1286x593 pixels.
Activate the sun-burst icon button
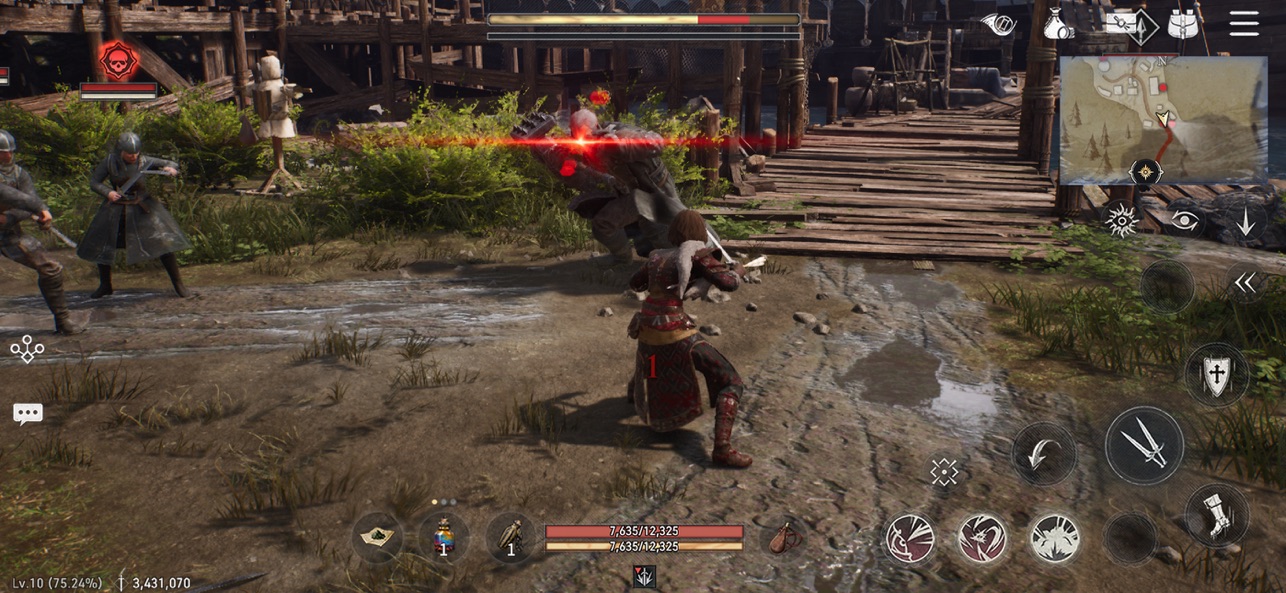(1120, 221)
